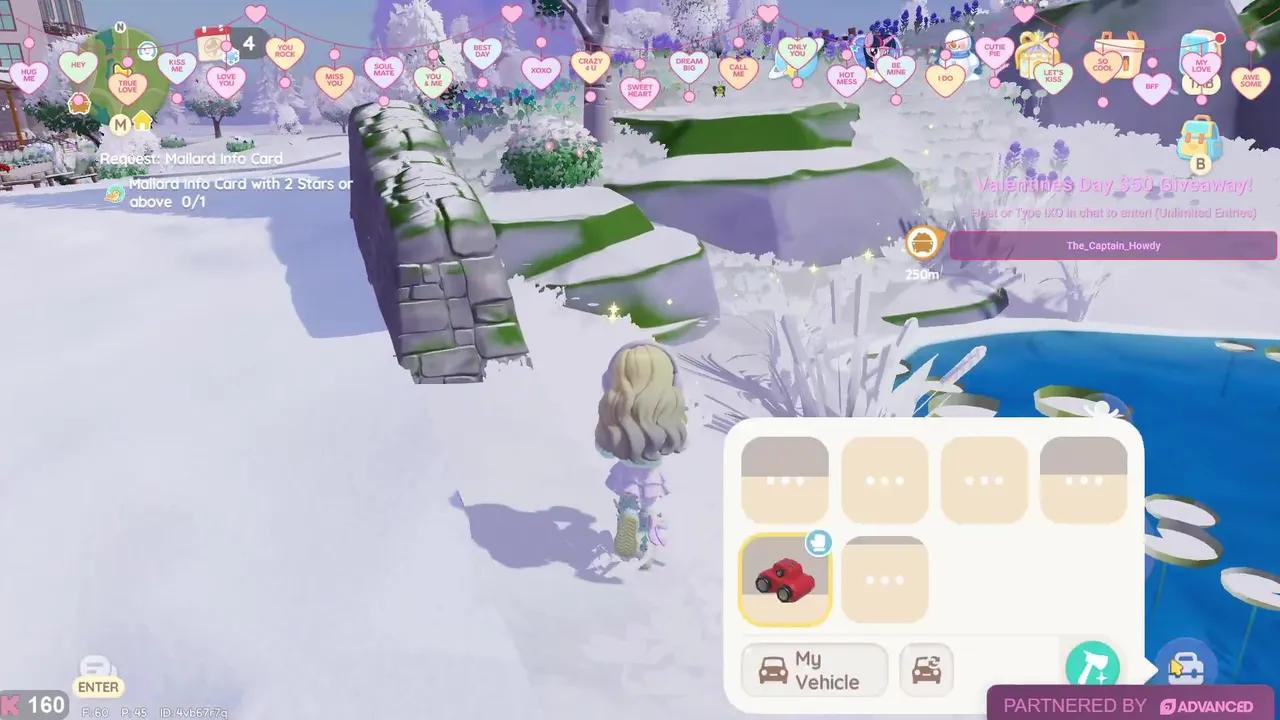Screen dimensions: 1280x720
Task: Open the blue phone icon with red dot
Action: pyautogui.click(x=1199, y=50)
